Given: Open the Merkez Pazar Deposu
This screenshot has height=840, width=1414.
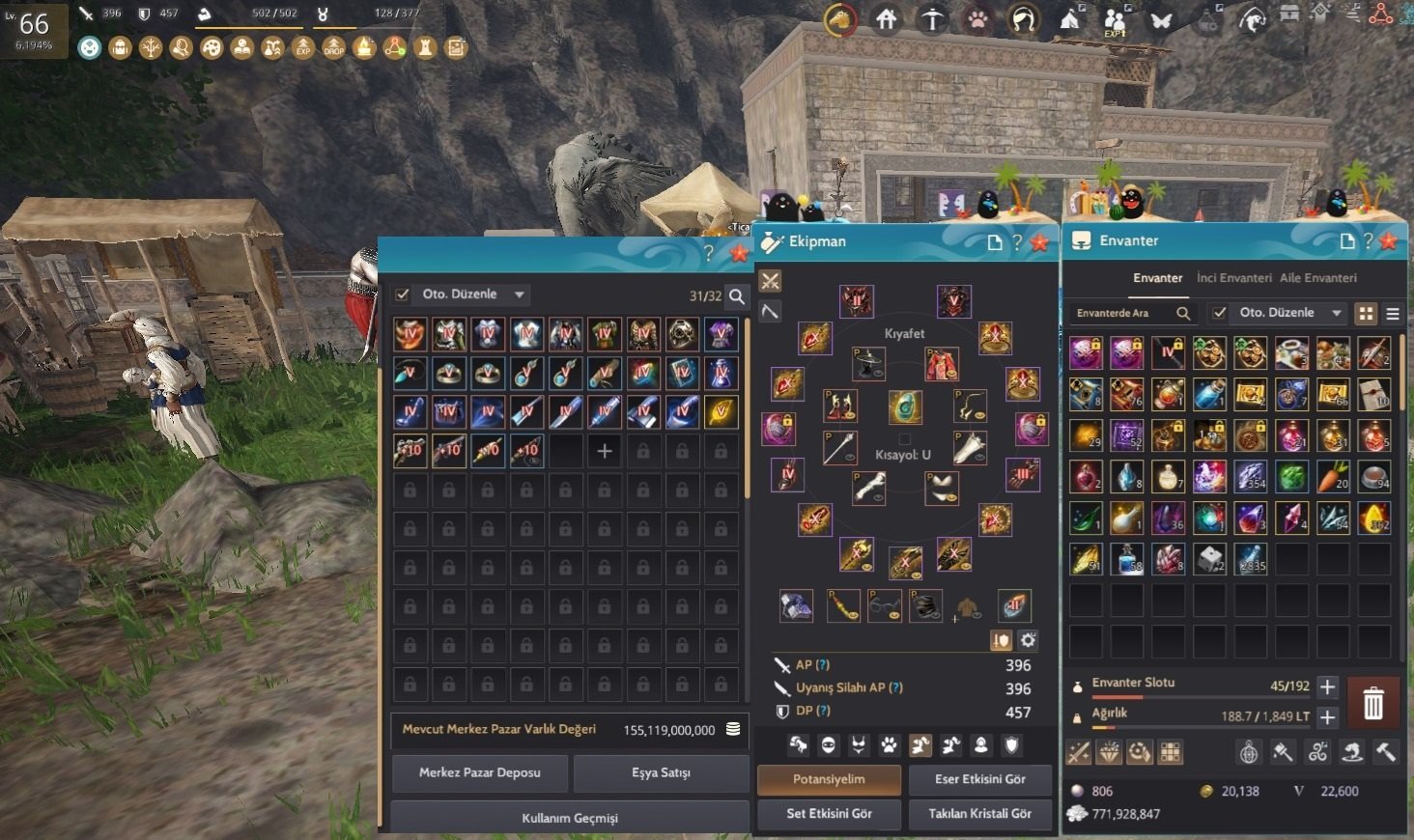Looking at the screenshot, I should [x=479, y=773].
